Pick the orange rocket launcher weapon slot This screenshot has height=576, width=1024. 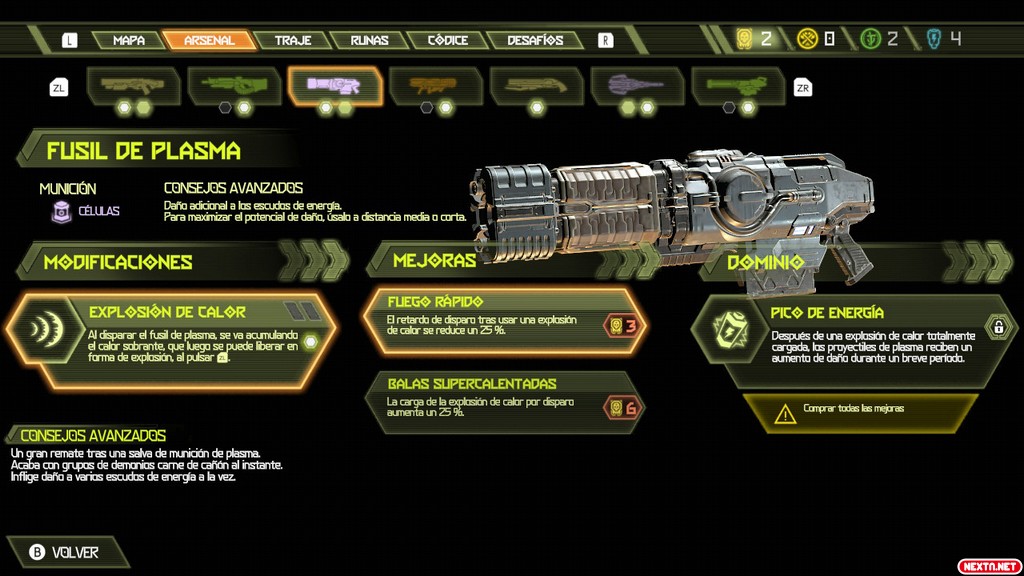point(436,86)
